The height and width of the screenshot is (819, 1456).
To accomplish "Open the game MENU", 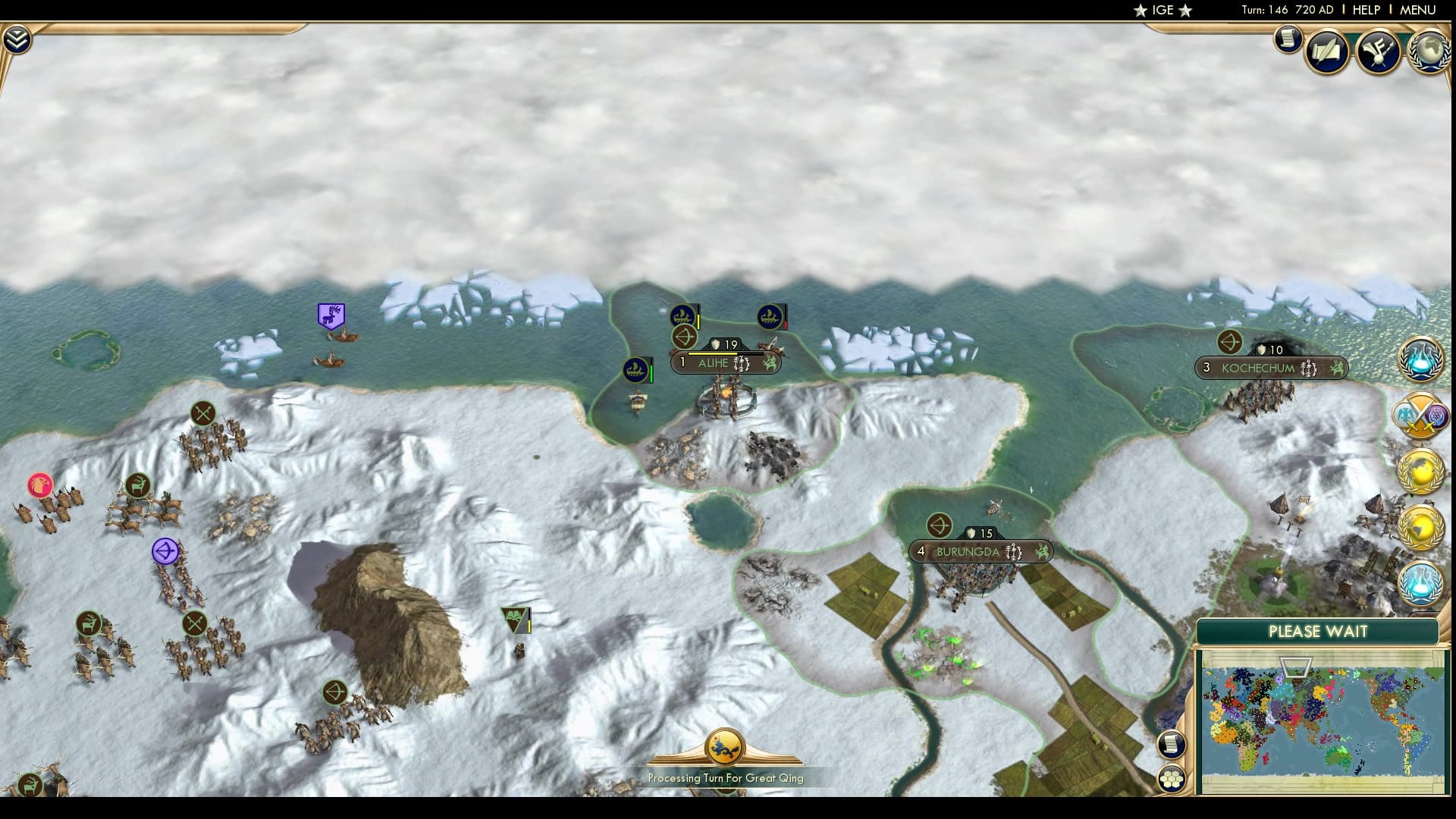I will 1417,10.
